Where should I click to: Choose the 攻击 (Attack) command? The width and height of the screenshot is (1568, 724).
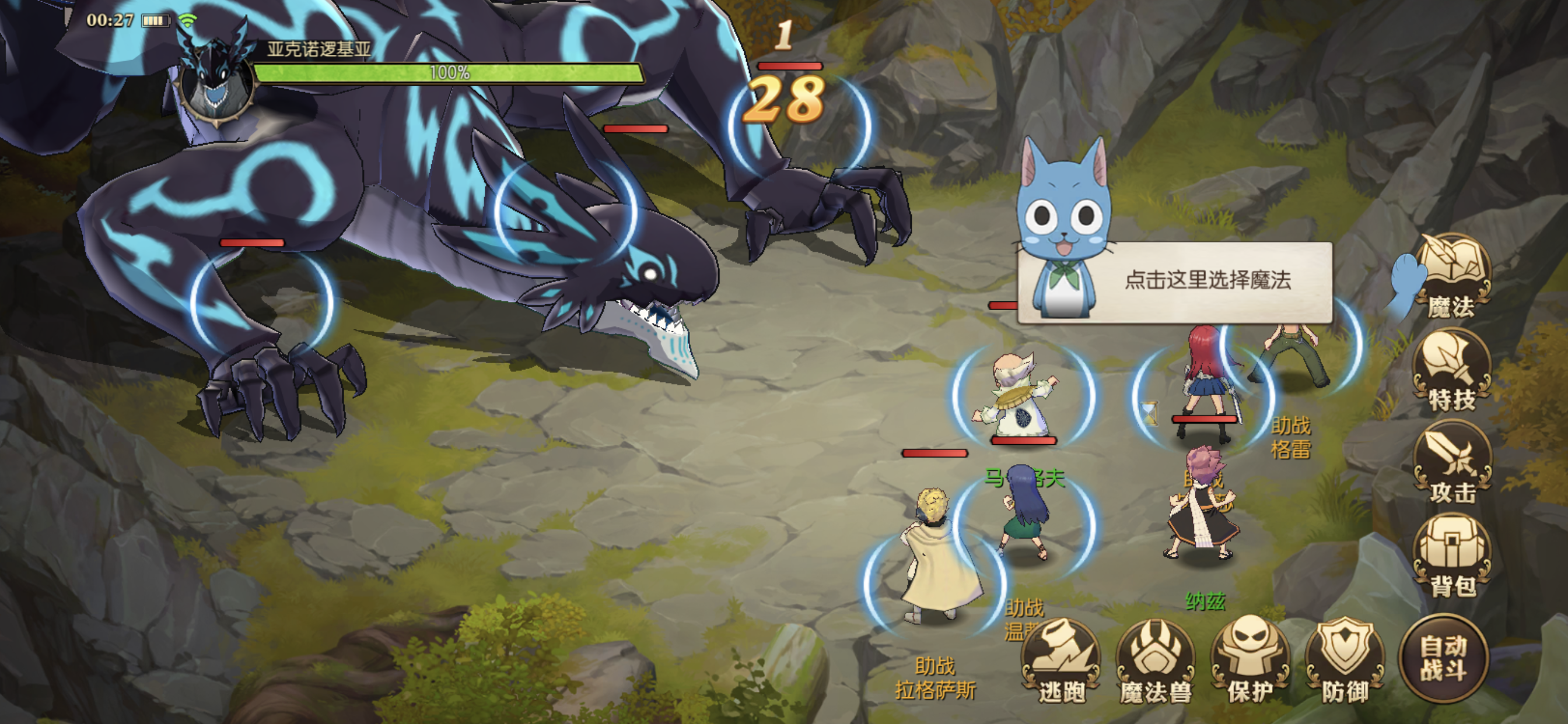pyautogui.click(x=1451, y=463)
